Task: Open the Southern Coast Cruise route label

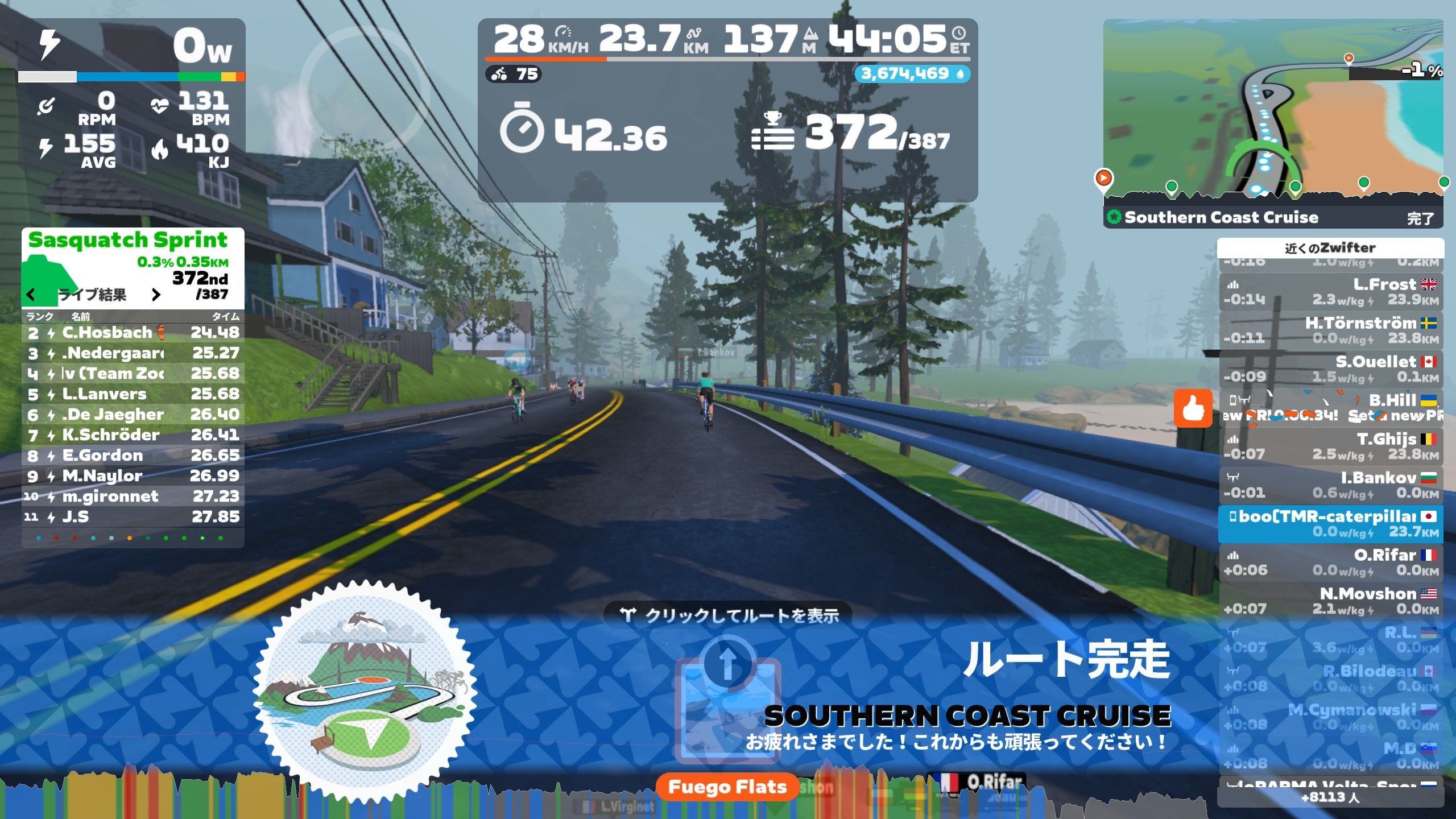Action: point(1221,217)
